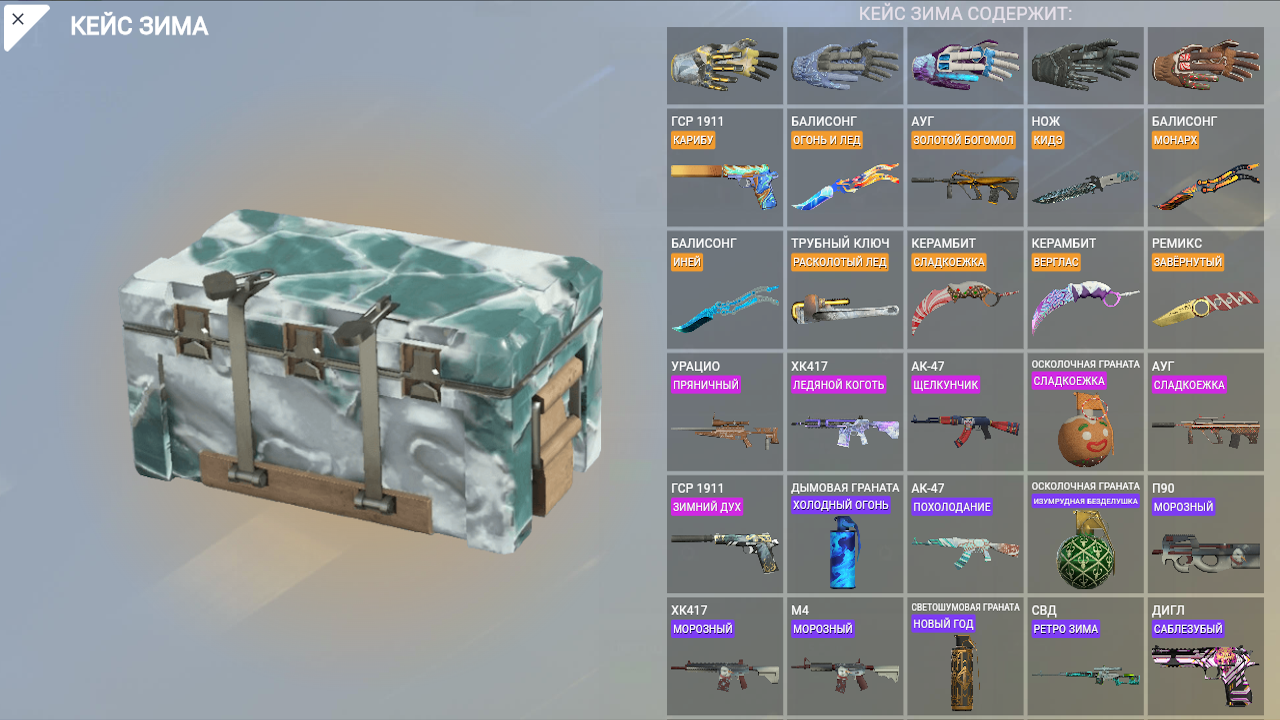Open the Balisong Fire and Ice knife
The height and width of the screenshot is (720, 1280).
click(845, 166)
